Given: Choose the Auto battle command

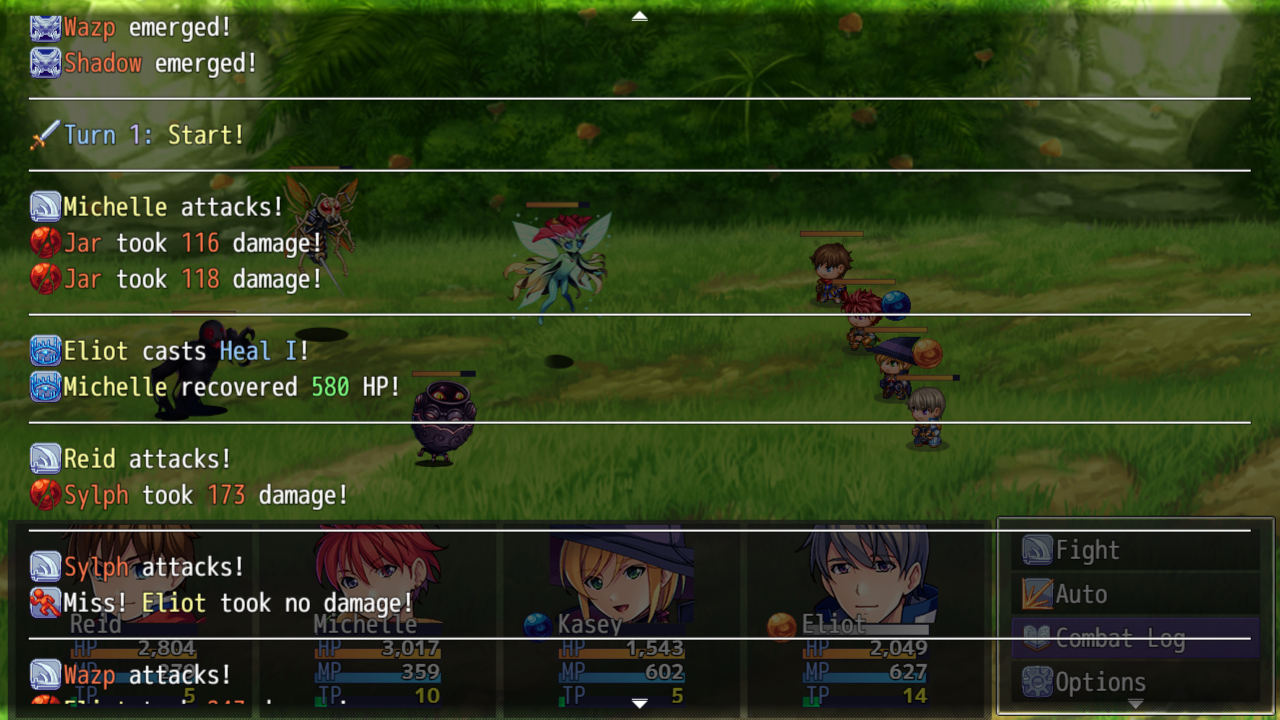Looking at the screenshot, I should click(1135, 594).
